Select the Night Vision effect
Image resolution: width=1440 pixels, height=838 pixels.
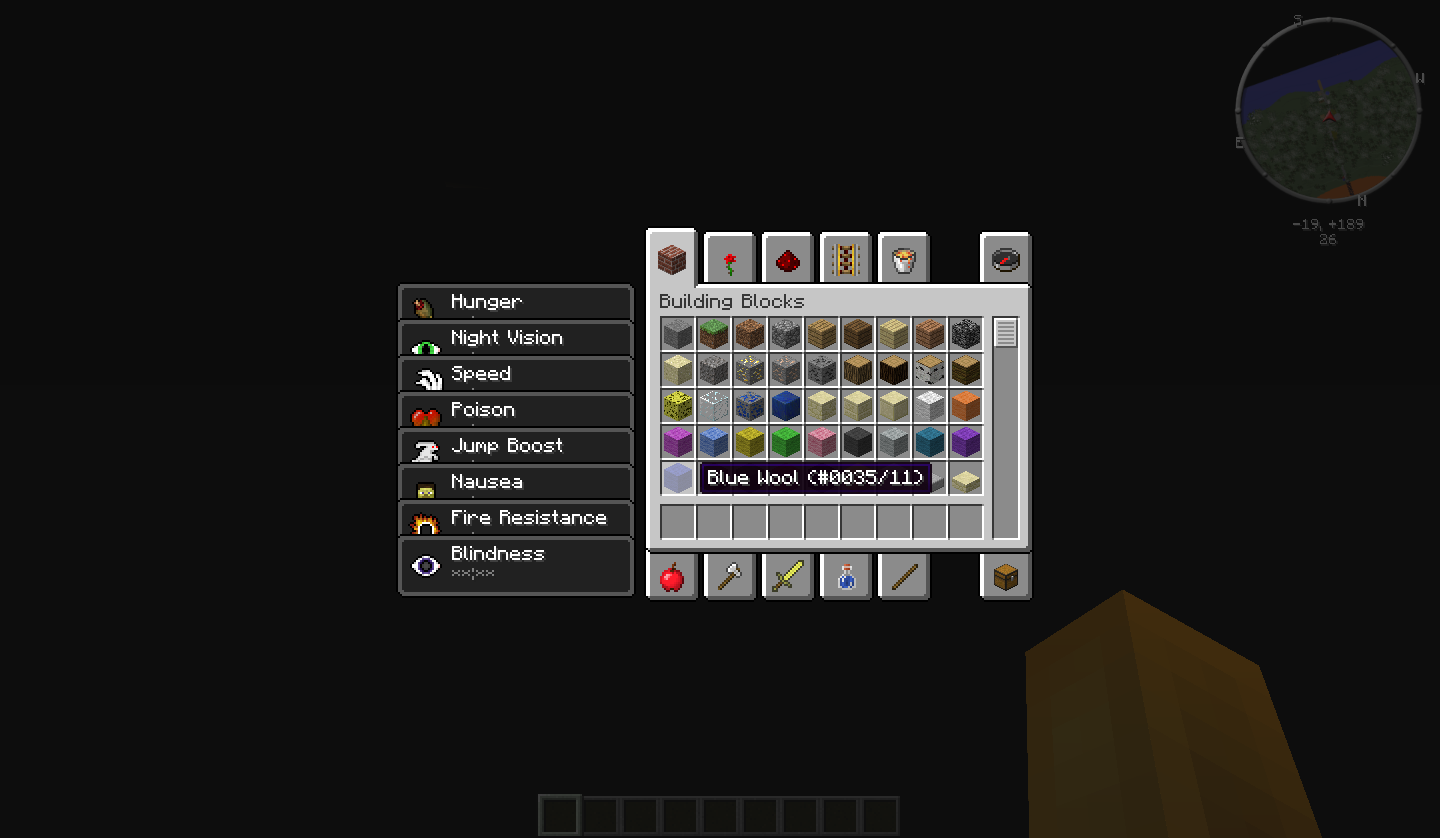point(515,338)
